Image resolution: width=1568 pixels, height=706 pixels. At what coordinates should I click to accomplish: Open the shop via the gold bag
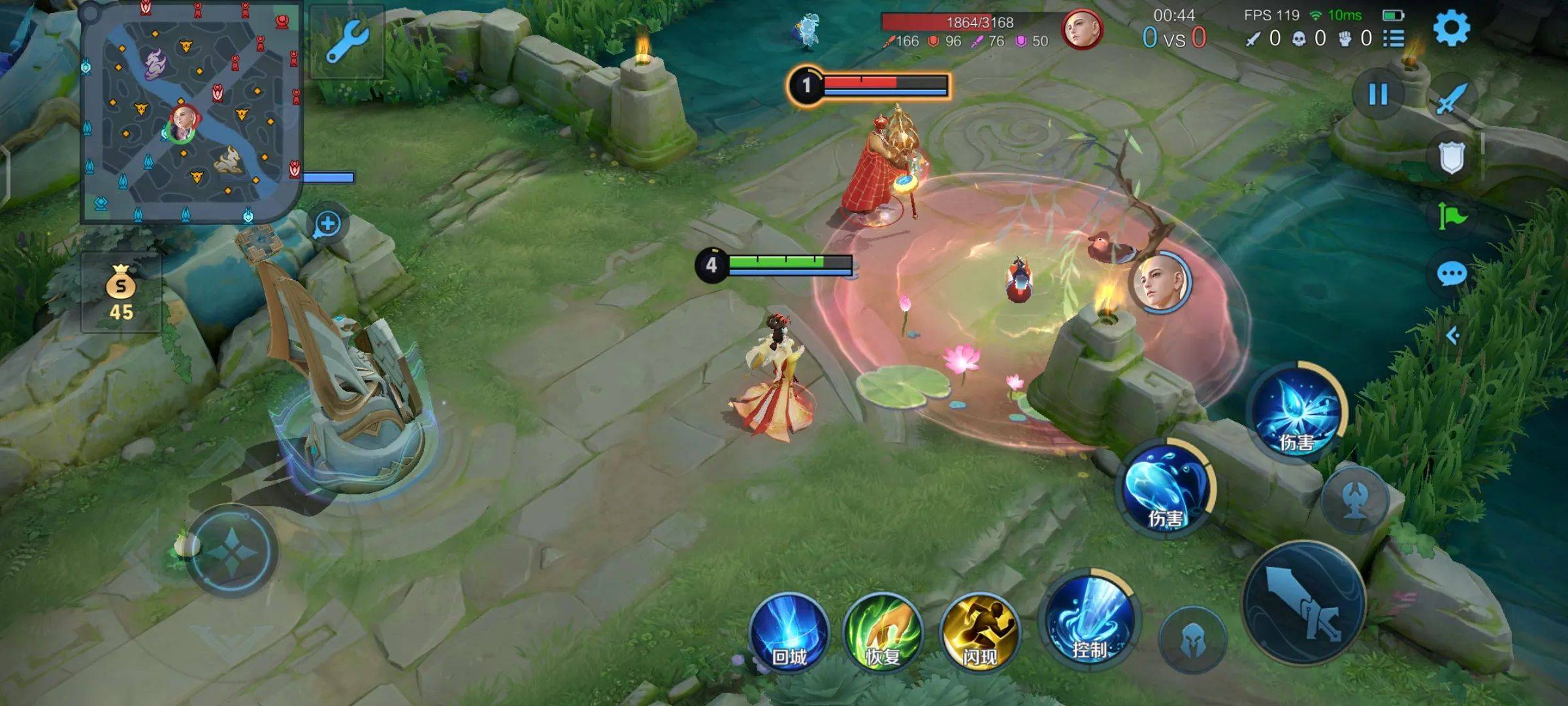click(121, 293)
